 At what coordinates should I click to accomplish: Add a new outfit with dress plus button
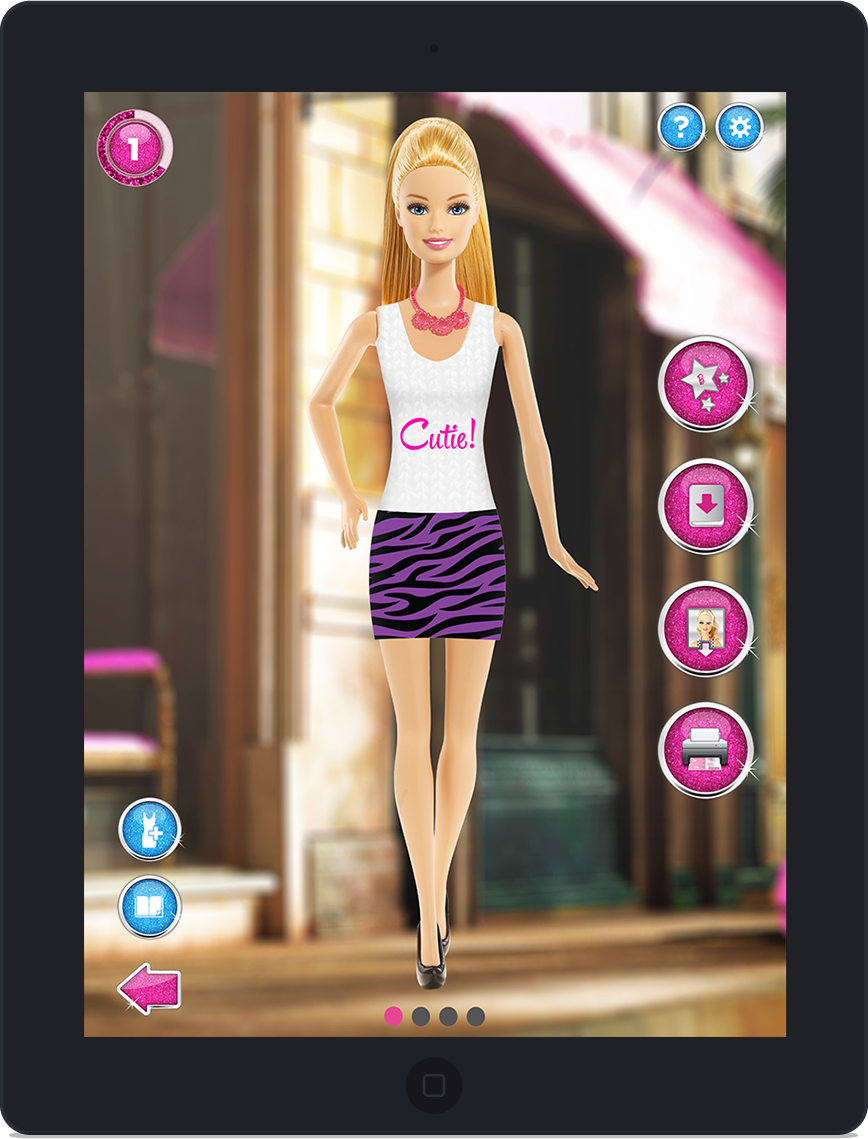pyautogui.click(x=150, y=829)
